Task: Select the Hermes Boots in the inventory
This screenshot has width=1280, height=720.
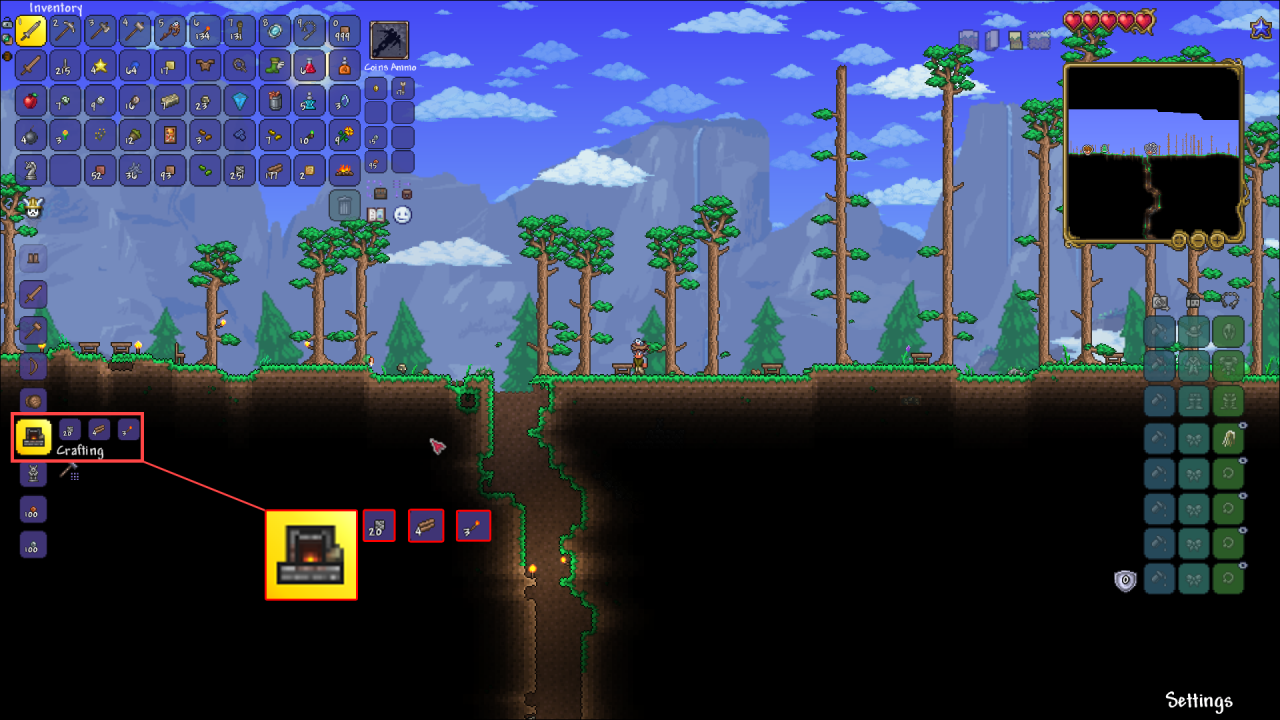Action: pyautogui.click(x=275, y=66)
